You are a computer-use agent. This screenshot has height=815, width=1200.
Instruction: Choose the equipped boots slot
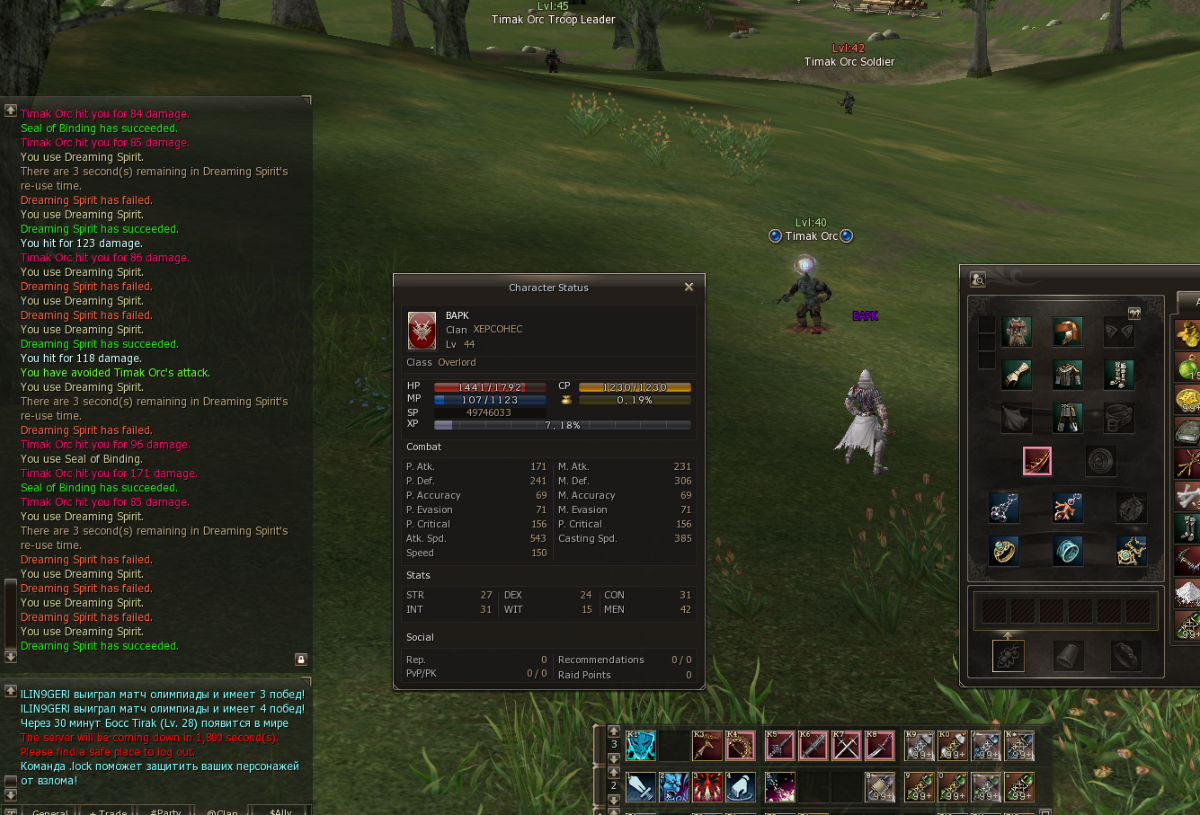[x=1118, y=375]
